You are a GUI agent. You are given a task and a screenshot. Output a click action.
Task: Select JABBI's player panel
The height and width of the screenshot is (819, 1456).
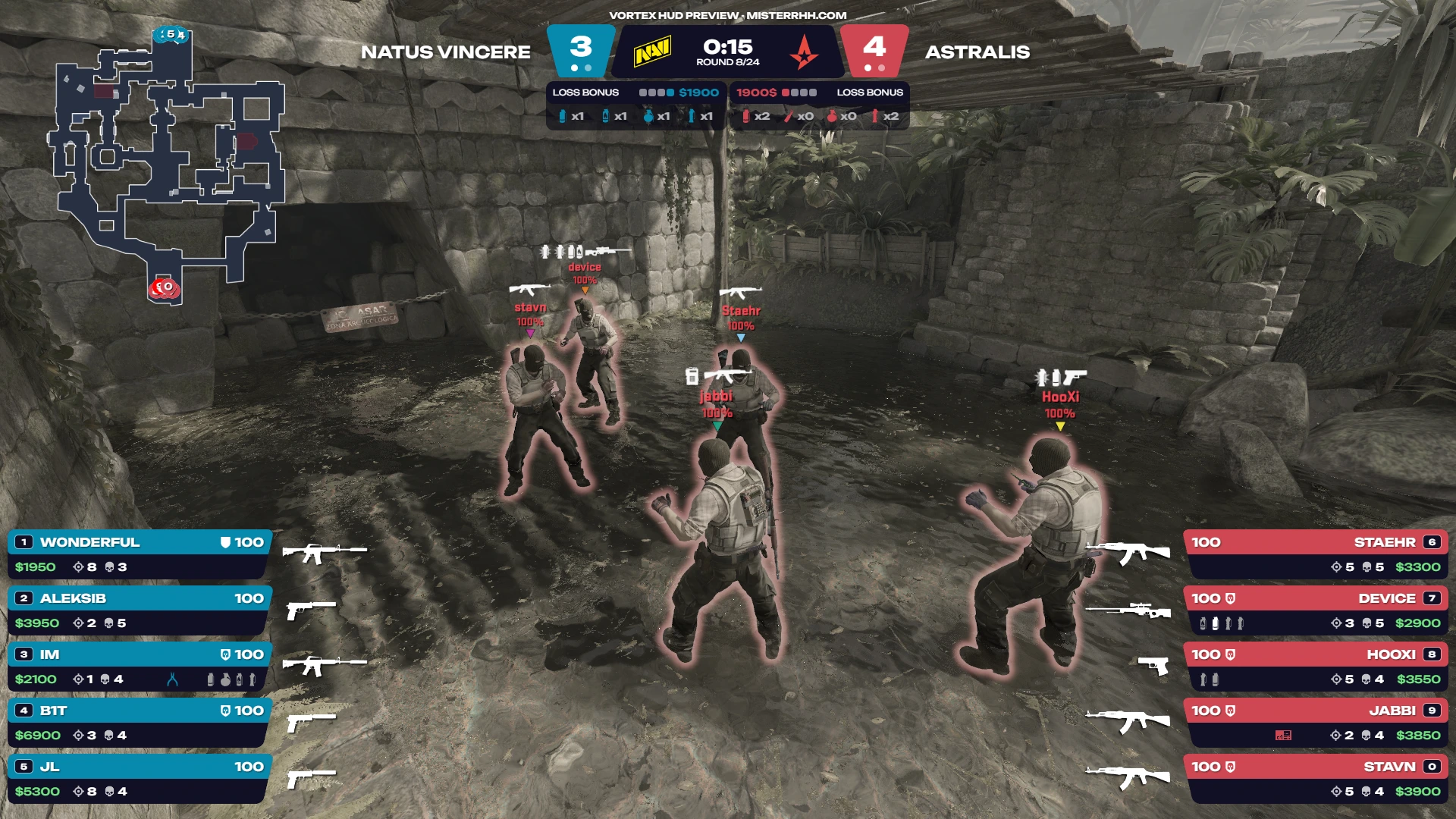pyautogui.click(x=1316, y=723)
